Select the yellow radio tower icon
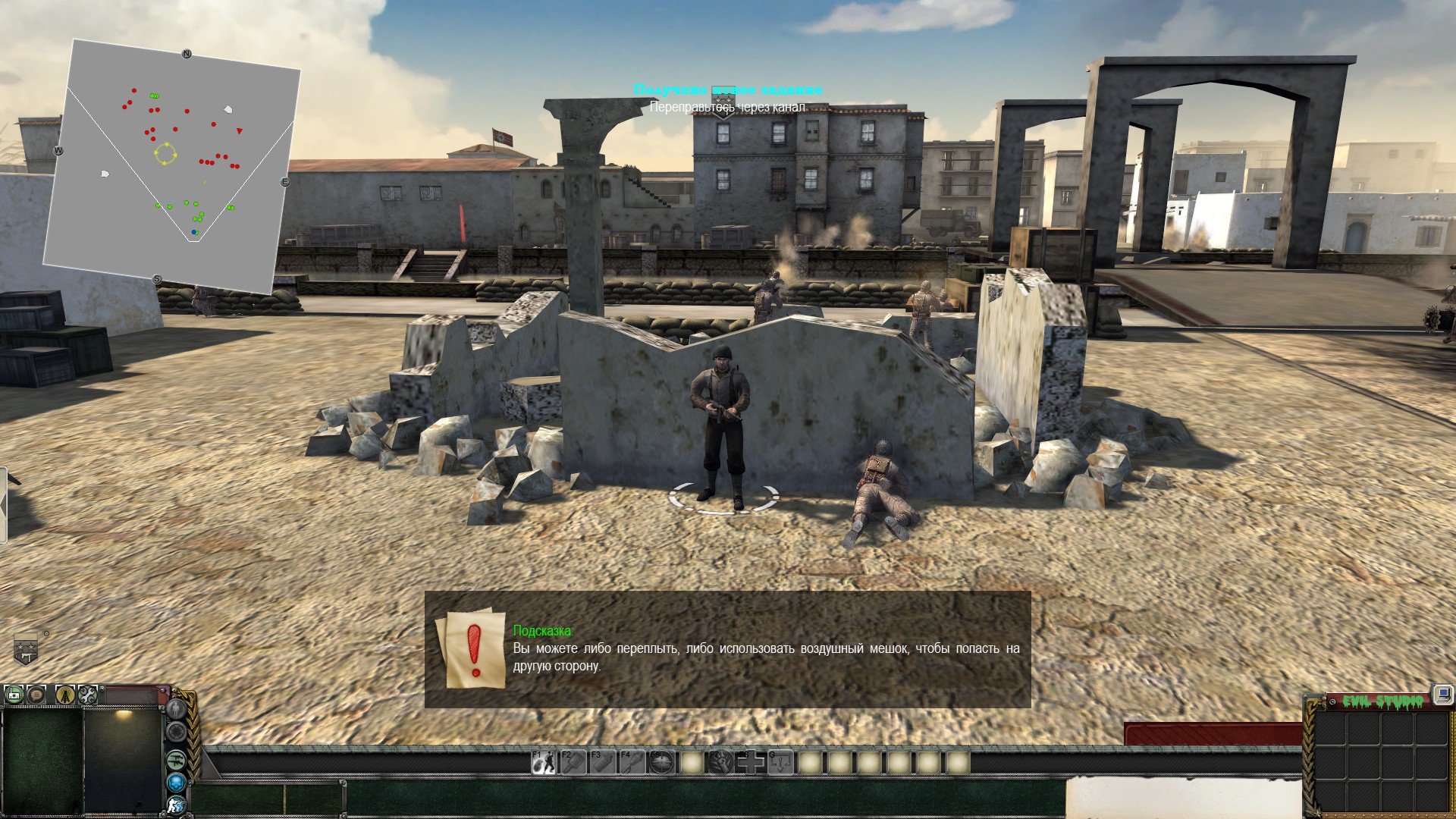 tap(66, 695)
